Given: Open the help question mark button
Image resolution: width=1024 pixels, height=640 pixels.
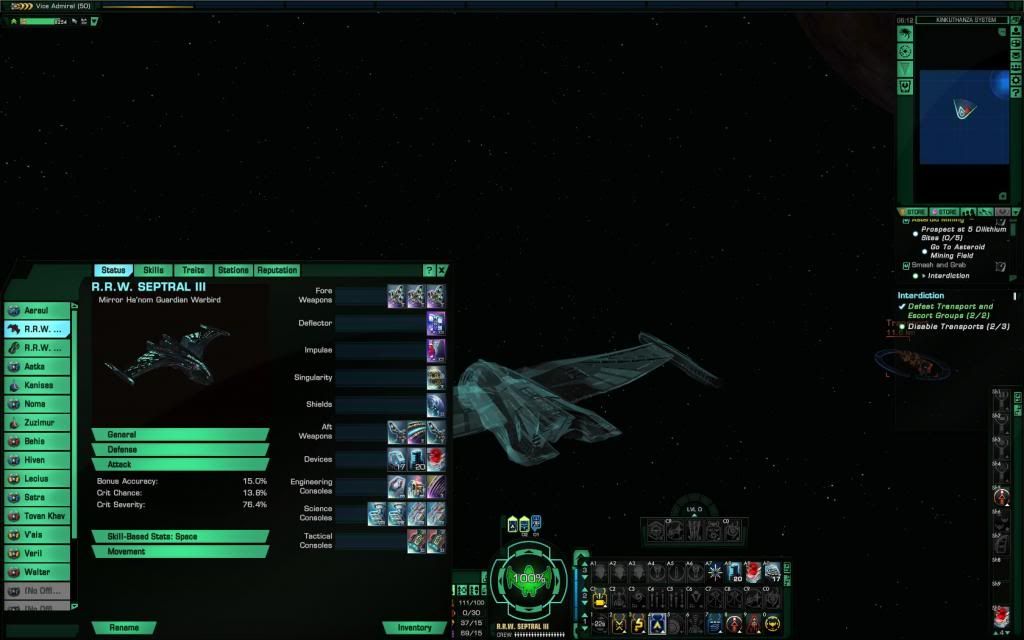Looking at the screenshot, I should click(x=429, y=270).
